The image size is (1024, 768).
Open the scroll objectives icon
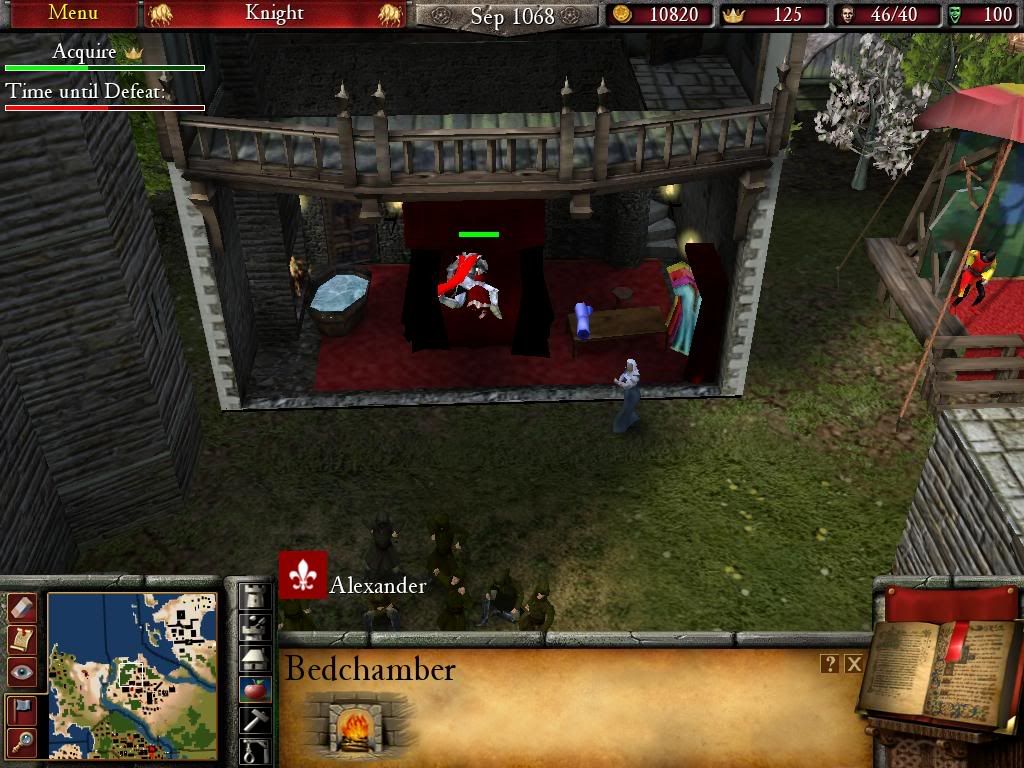click(22, 639)
